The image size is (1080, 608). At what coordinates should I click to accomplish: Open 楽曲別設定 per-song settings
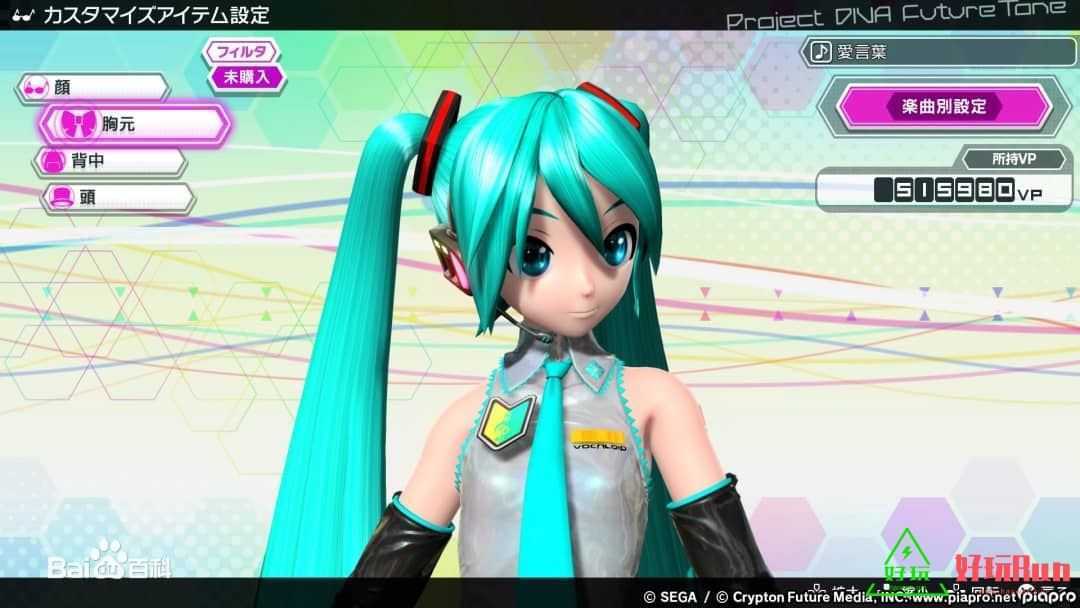coord(936,106)
